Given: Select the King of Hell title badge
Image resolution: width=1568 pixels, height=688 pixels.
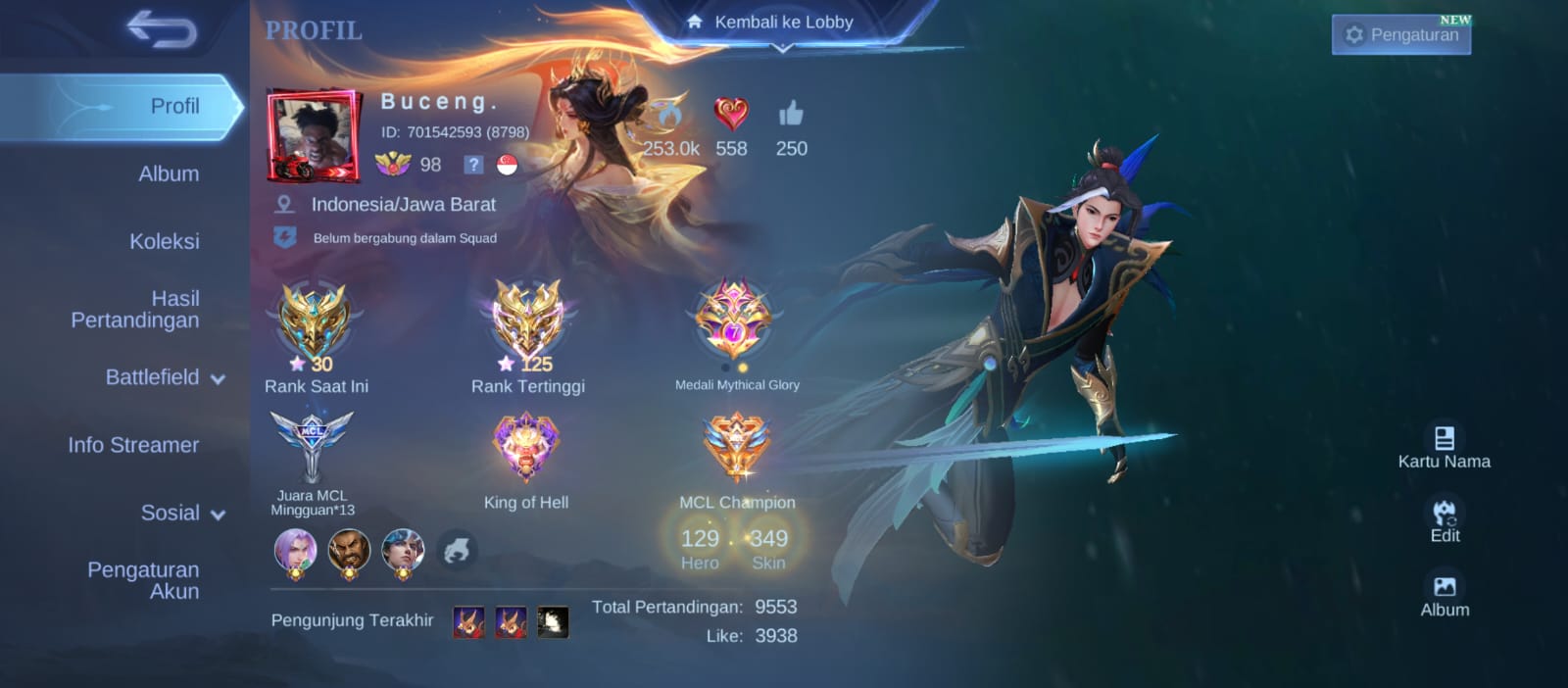Looking at the screenshot, I should tap(526, 449).
